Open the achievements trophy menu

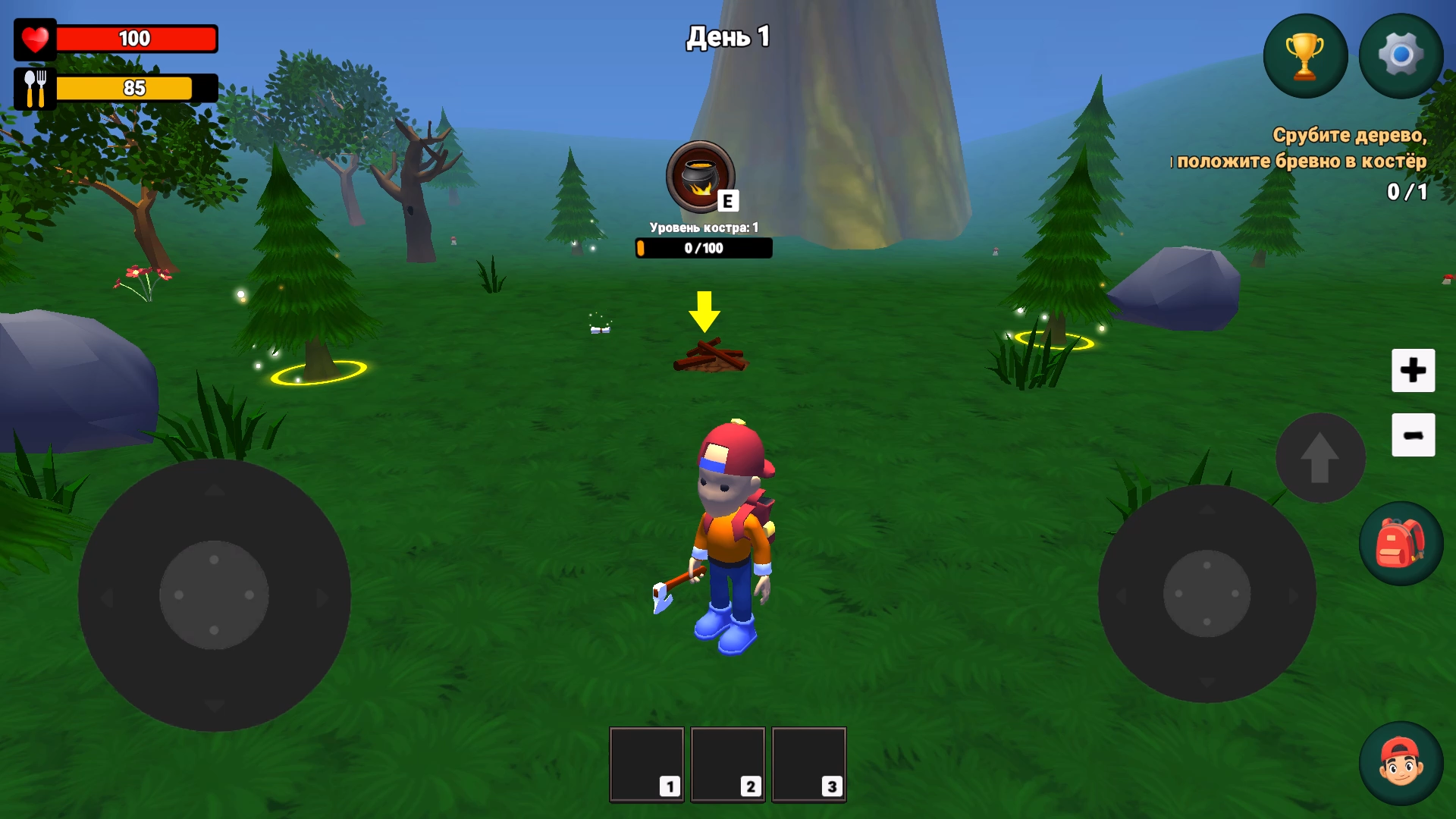[1305, 55]
